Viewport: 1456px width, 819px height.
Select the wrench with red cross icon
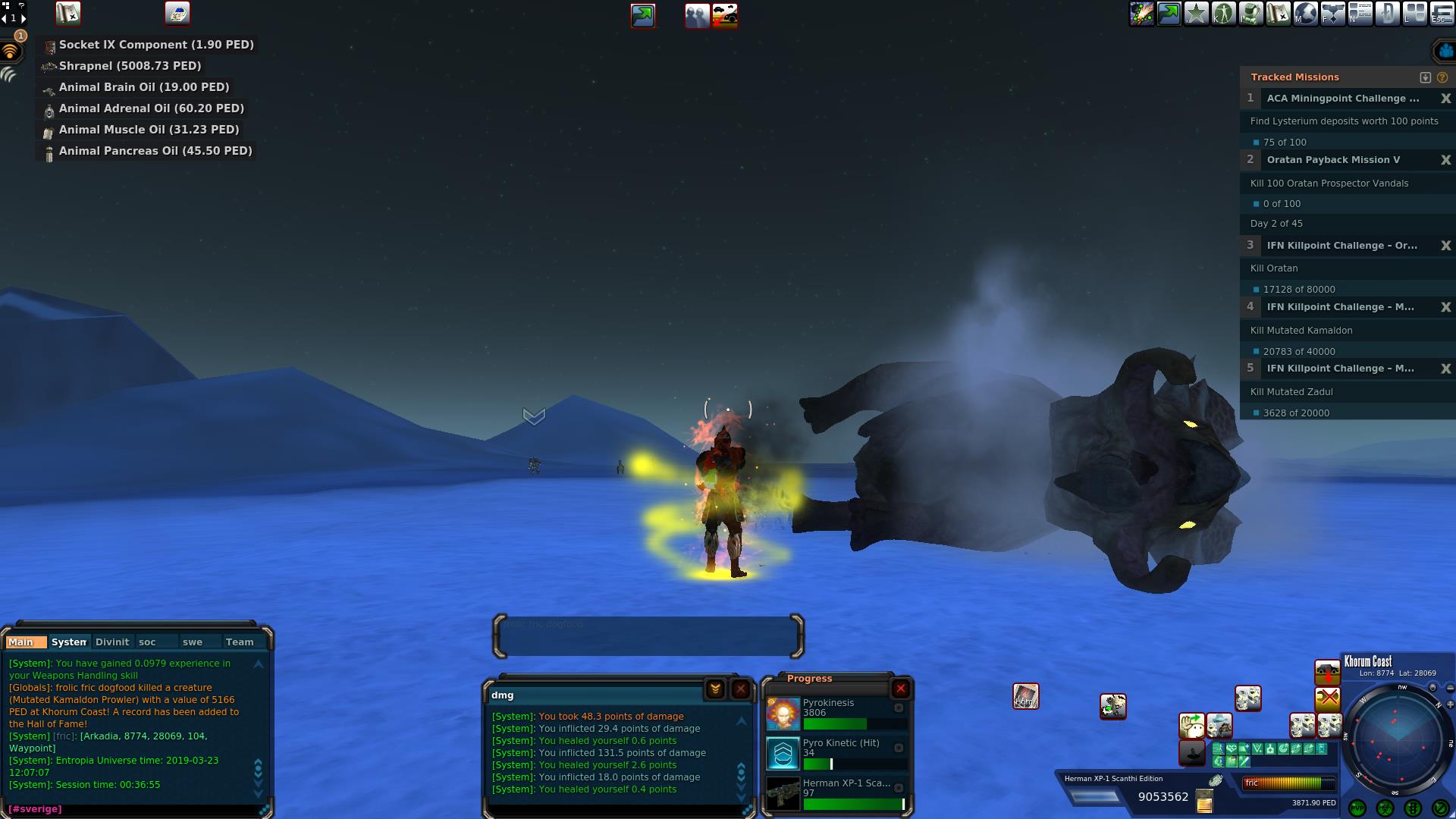1327,698
